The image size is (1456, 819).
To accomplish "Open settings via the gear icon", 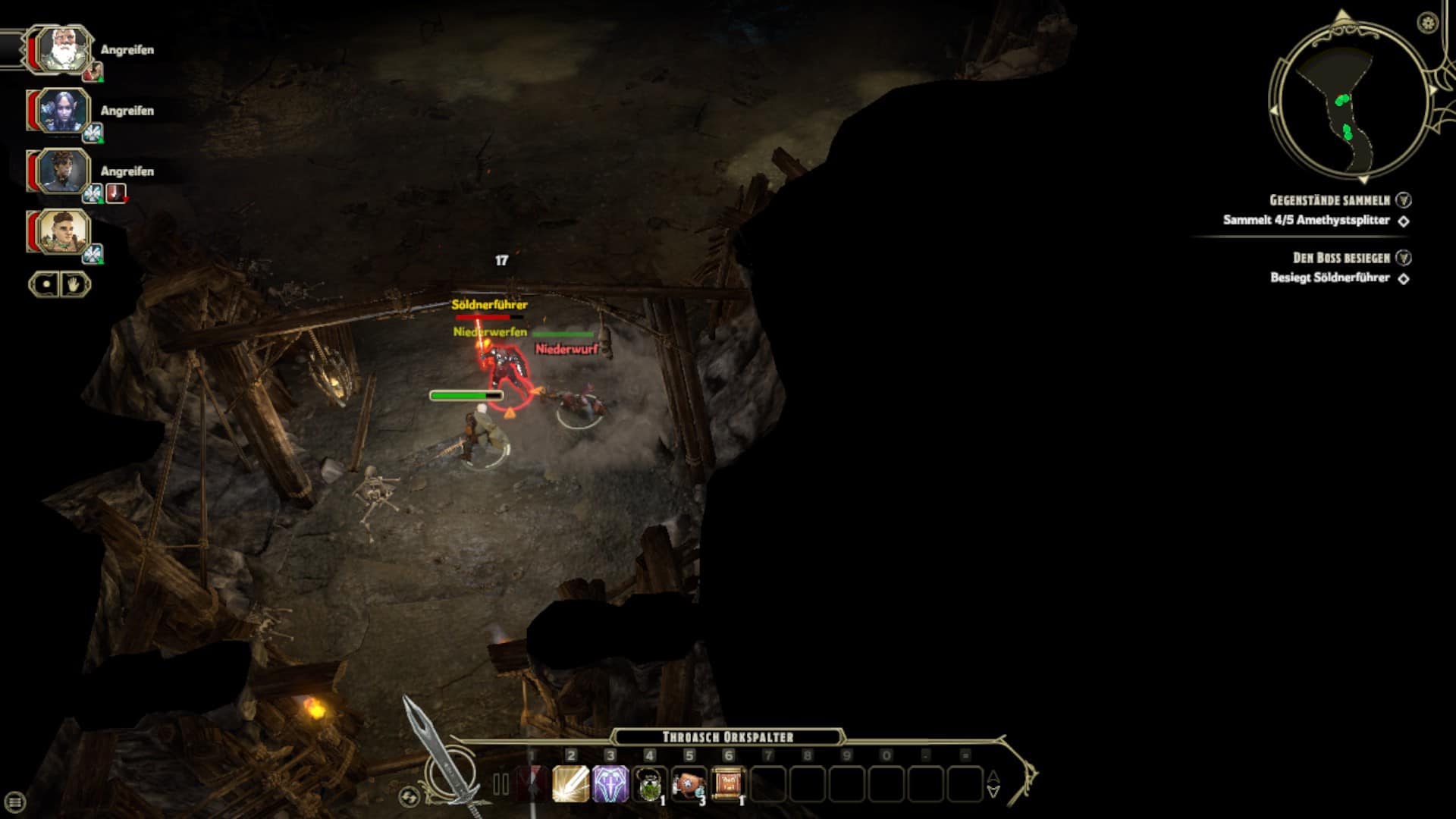I will click(x=1428, y=23).
